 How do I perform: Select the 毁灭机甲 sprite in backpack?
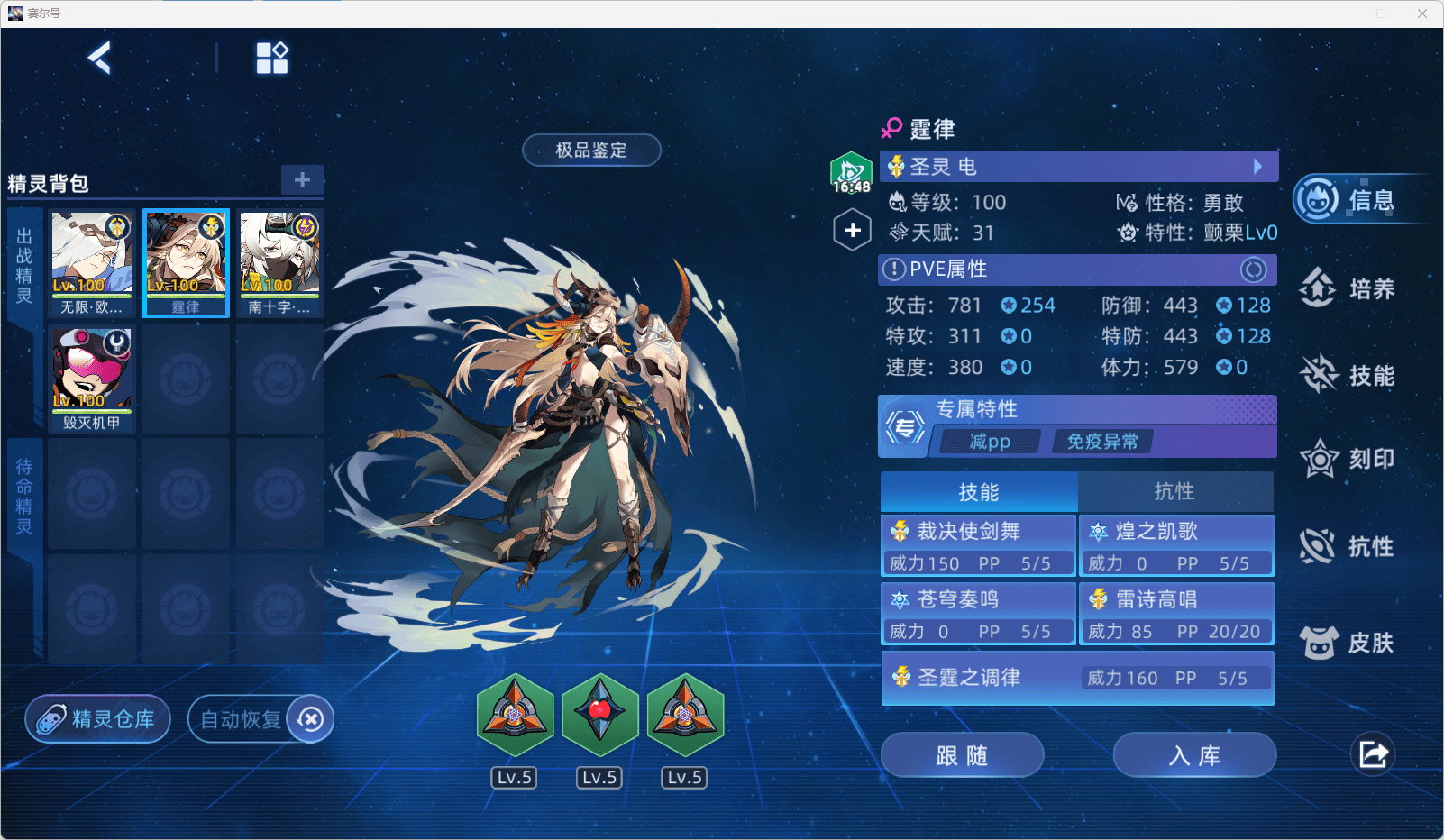92,379
